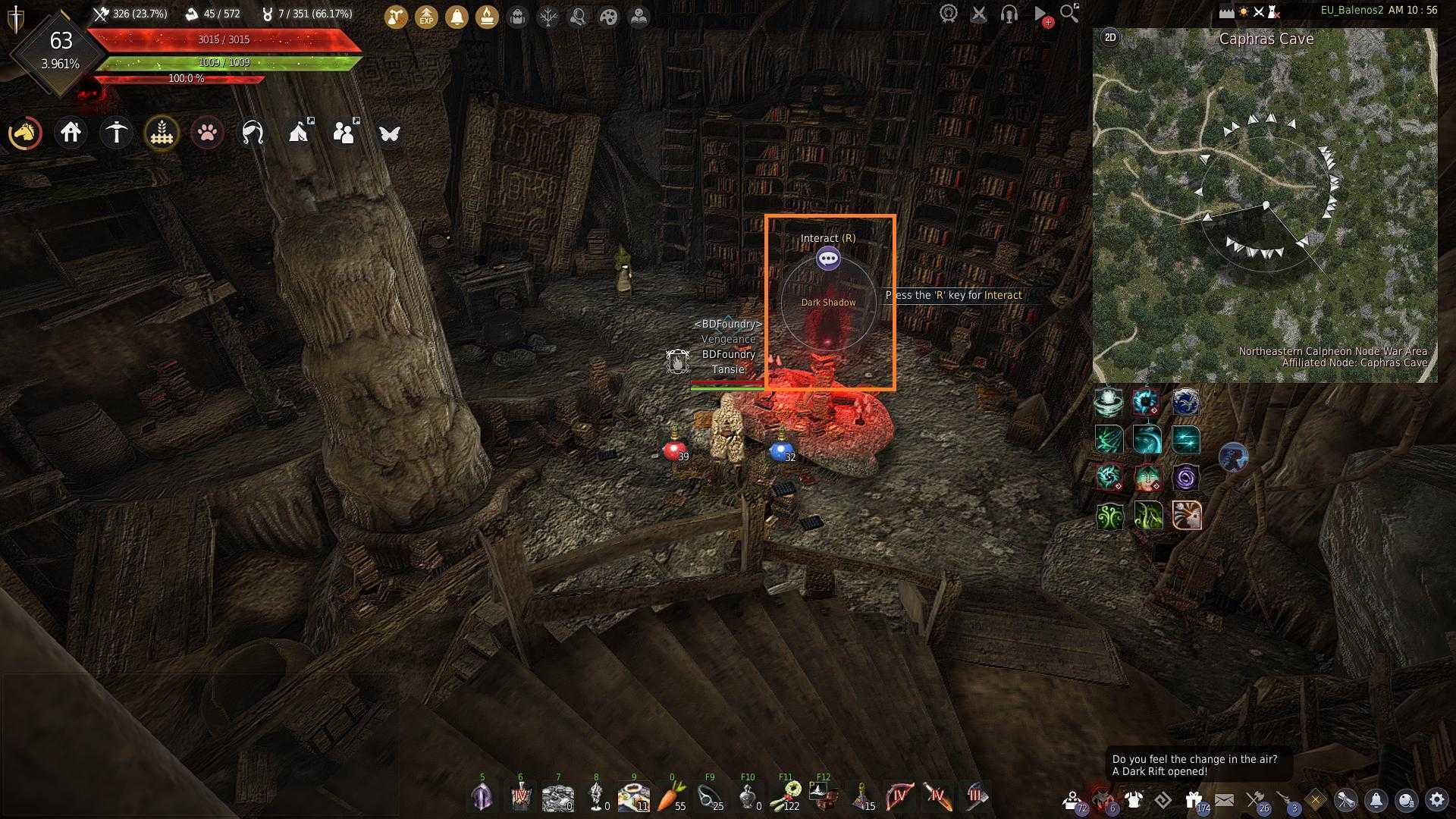Open the color palette icon

[x=608, y=16]
